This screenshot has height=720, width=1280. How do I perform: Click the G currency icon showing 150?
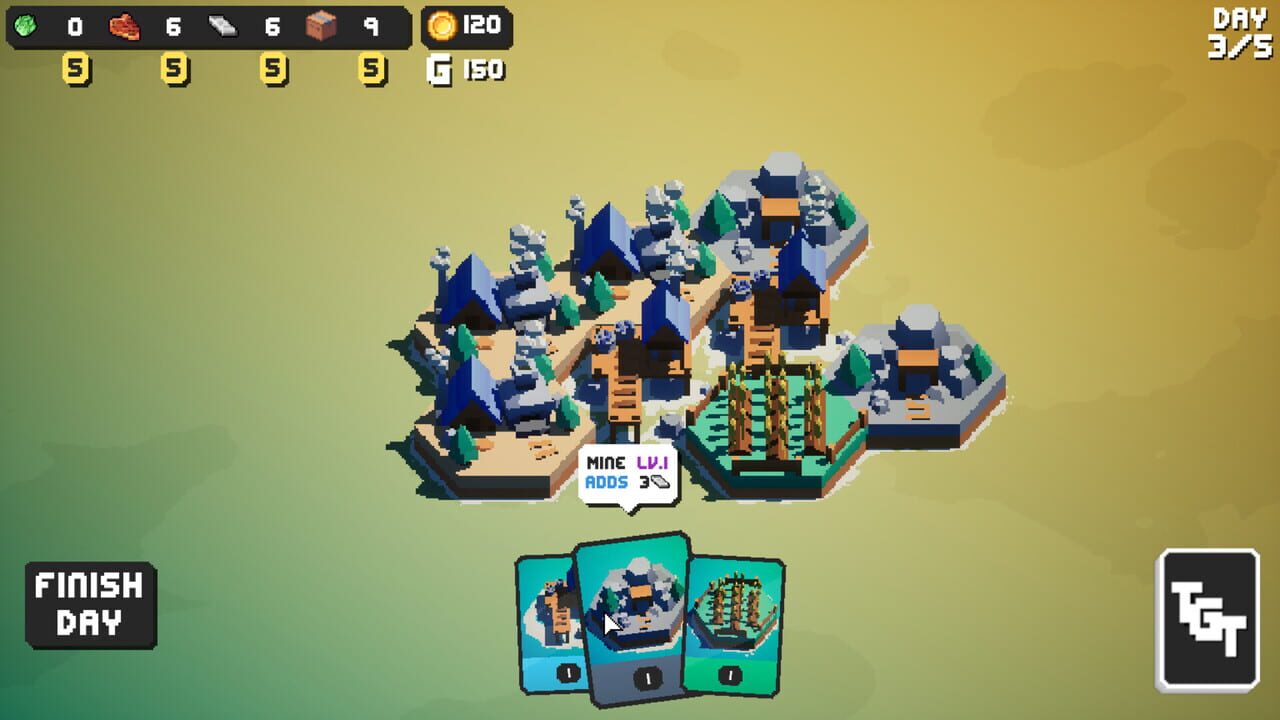(440, 70)
